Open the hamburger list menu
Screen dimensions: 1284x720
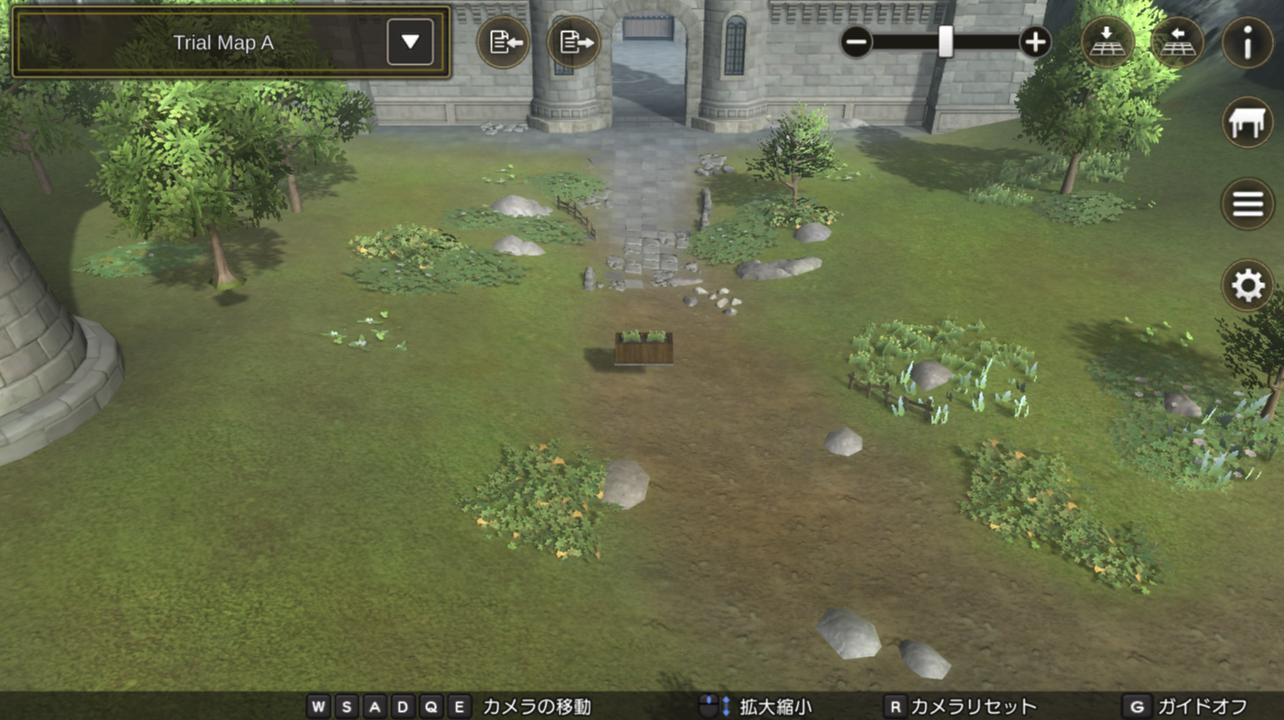point(1247,204)
